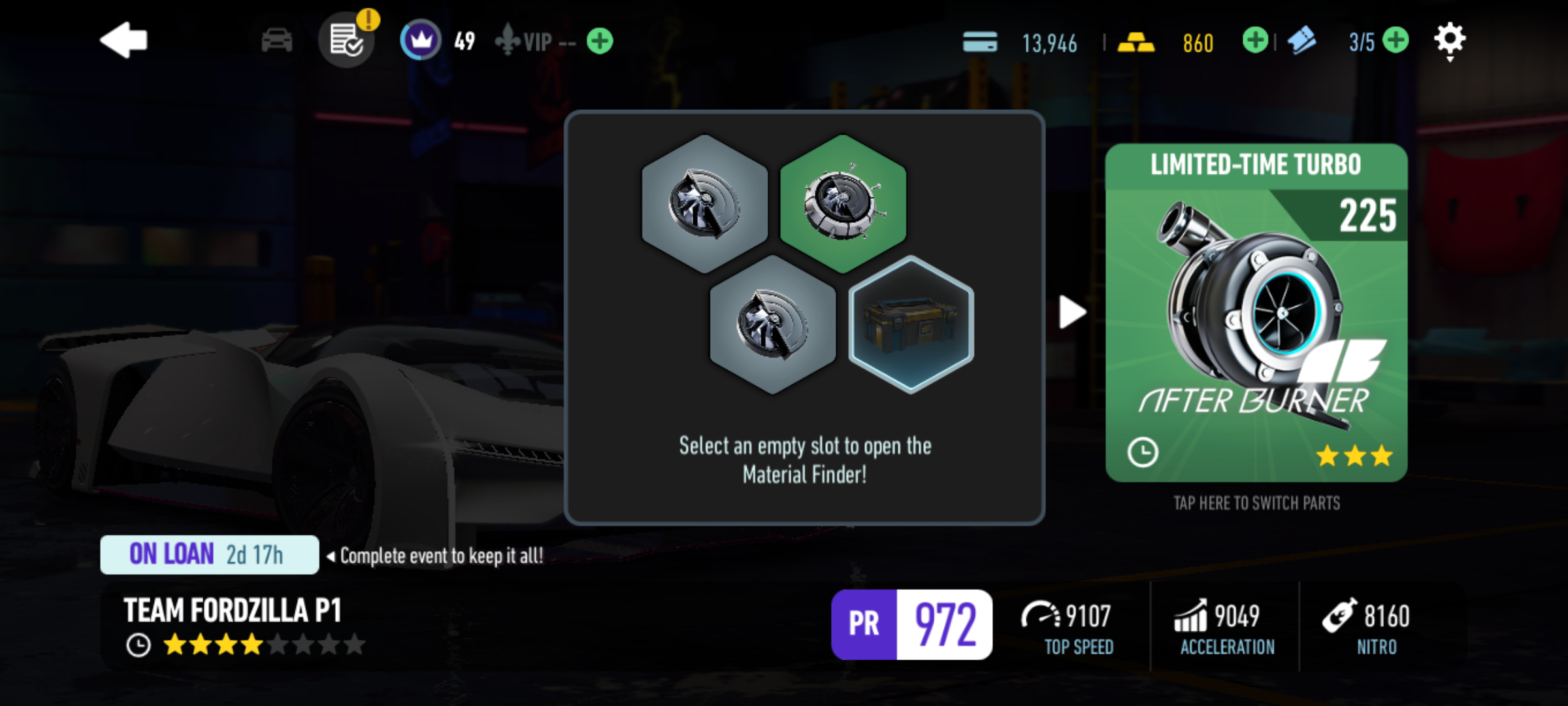
Task: Open the PR 972 performance rating
Action: tap(911, 624)
